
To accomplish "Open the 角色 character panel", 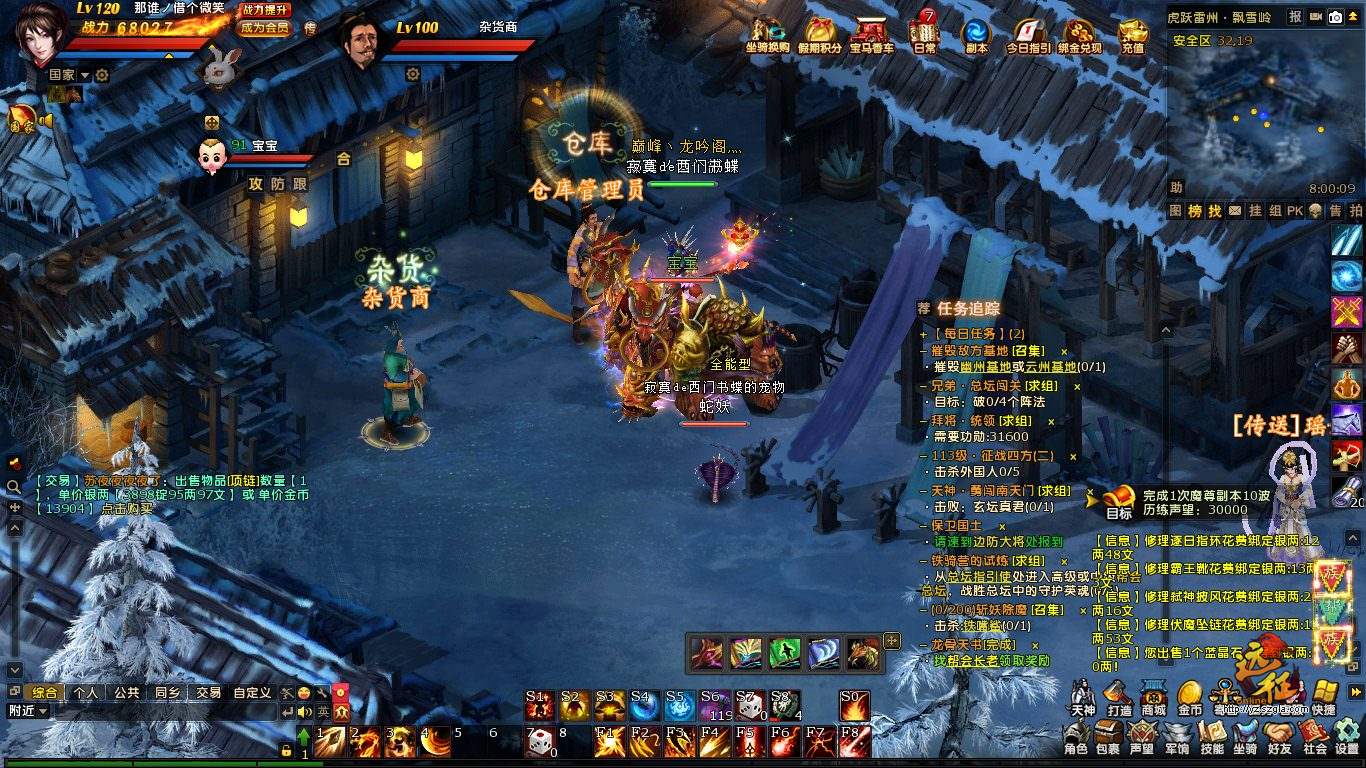I will click(x=1076, y=735).
